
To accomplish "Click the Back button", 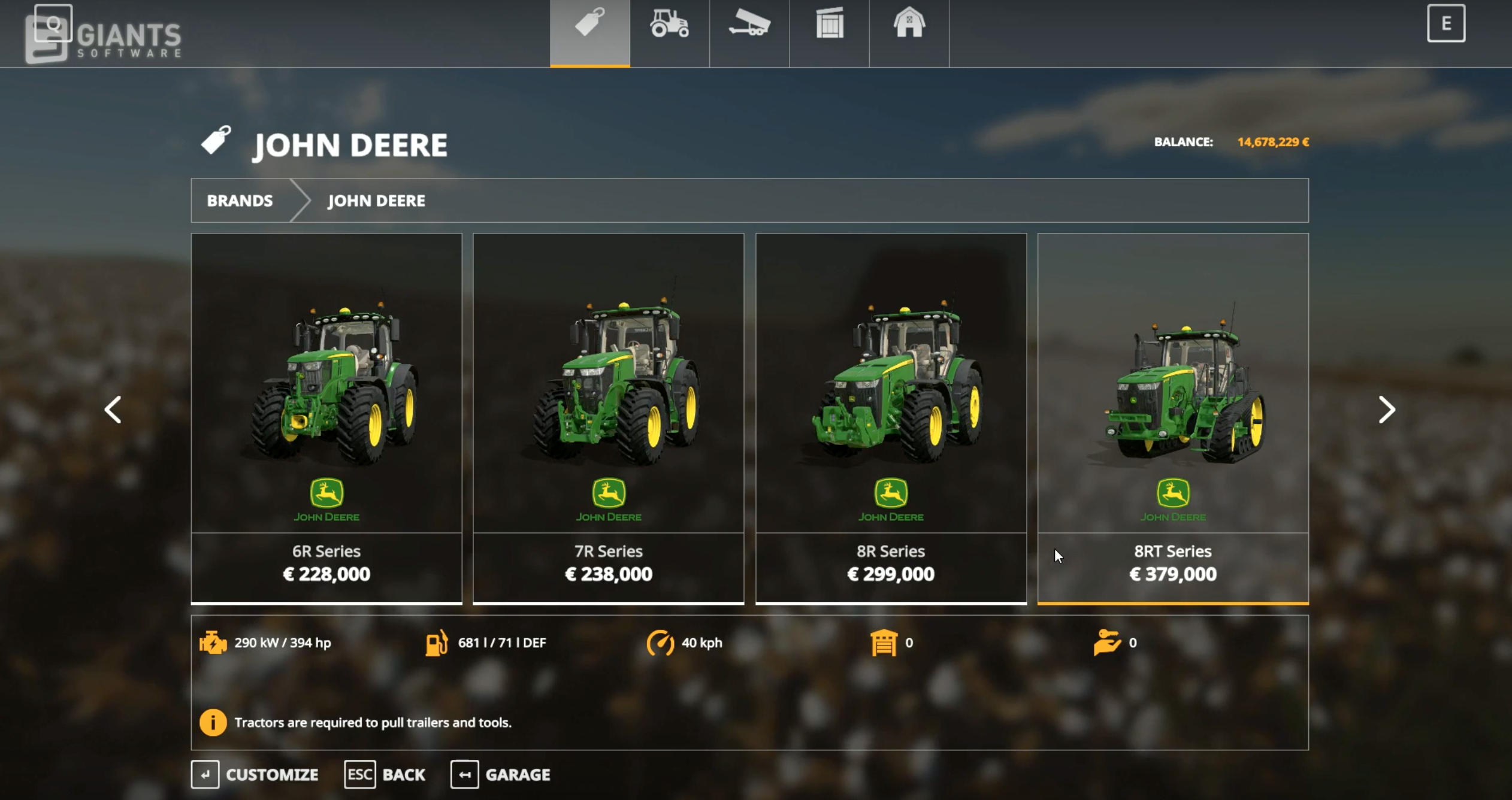I will (x=385, y=774).
